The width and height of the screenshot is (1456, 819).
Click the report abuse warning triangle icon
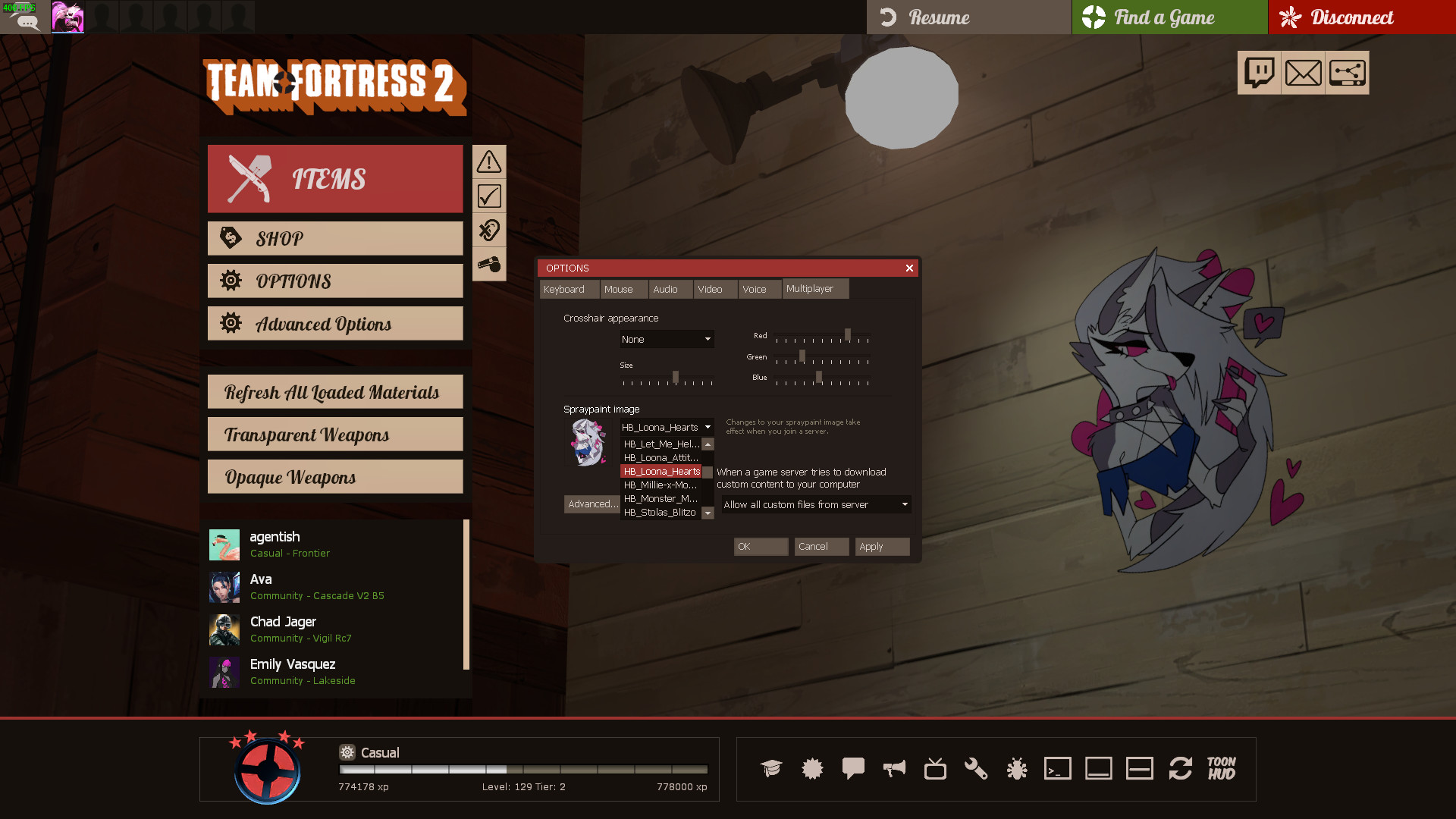point(489,162)
